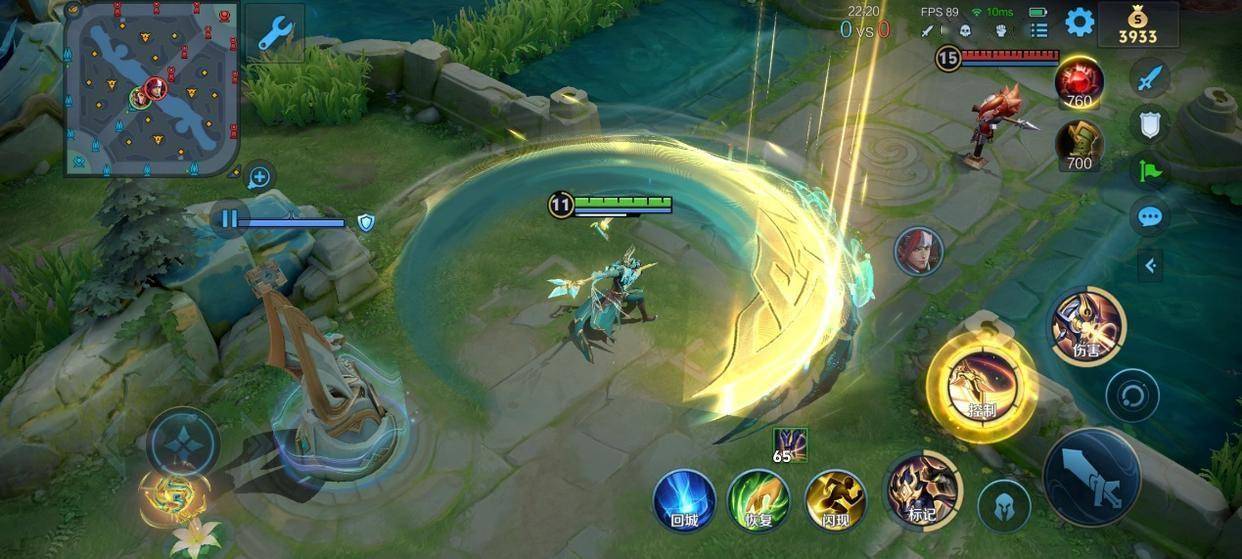Buy the recommended item costing 700

(1079, 145)
